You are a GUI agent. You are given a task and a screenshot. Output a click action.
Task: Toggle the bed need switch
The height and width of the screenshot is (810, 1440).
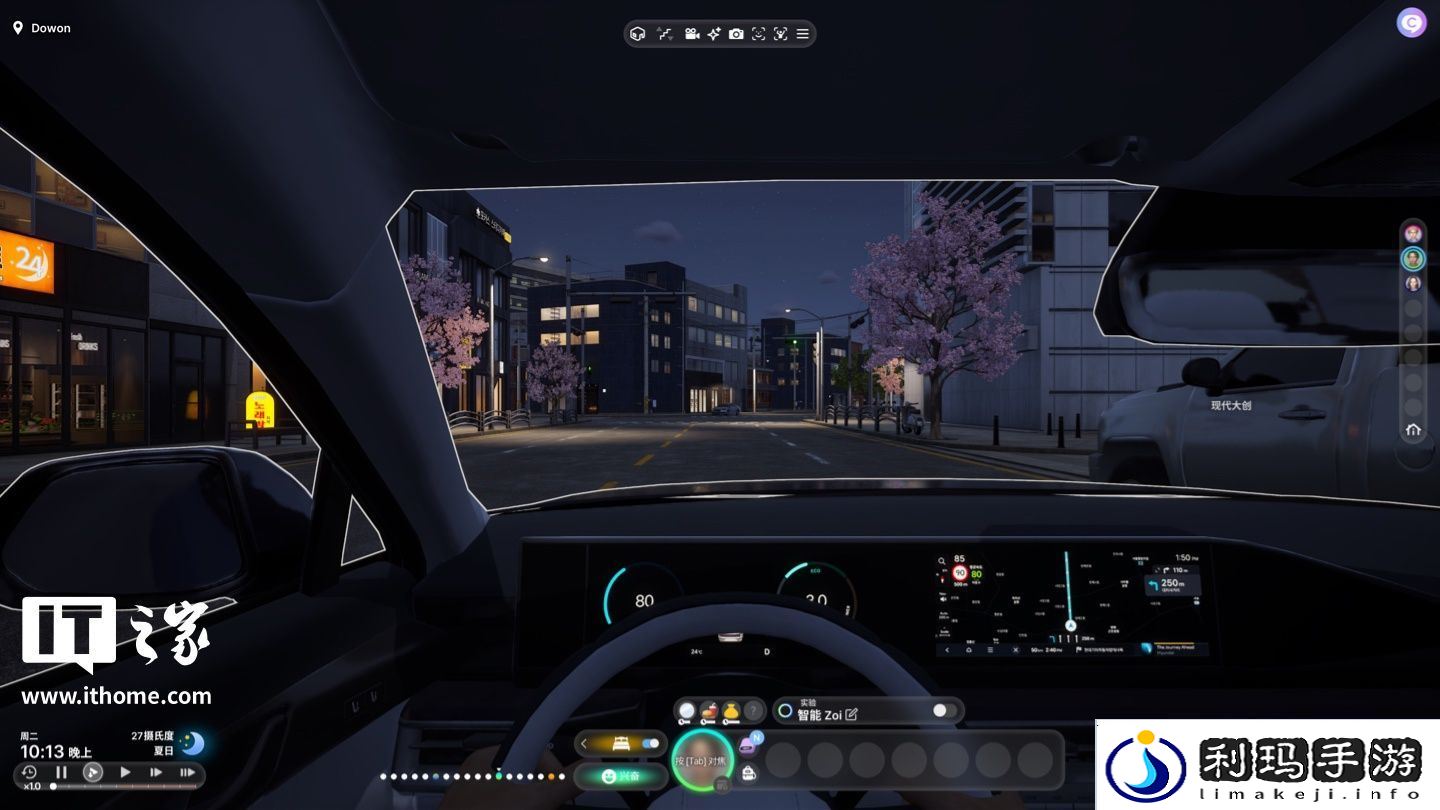point(650,744)
